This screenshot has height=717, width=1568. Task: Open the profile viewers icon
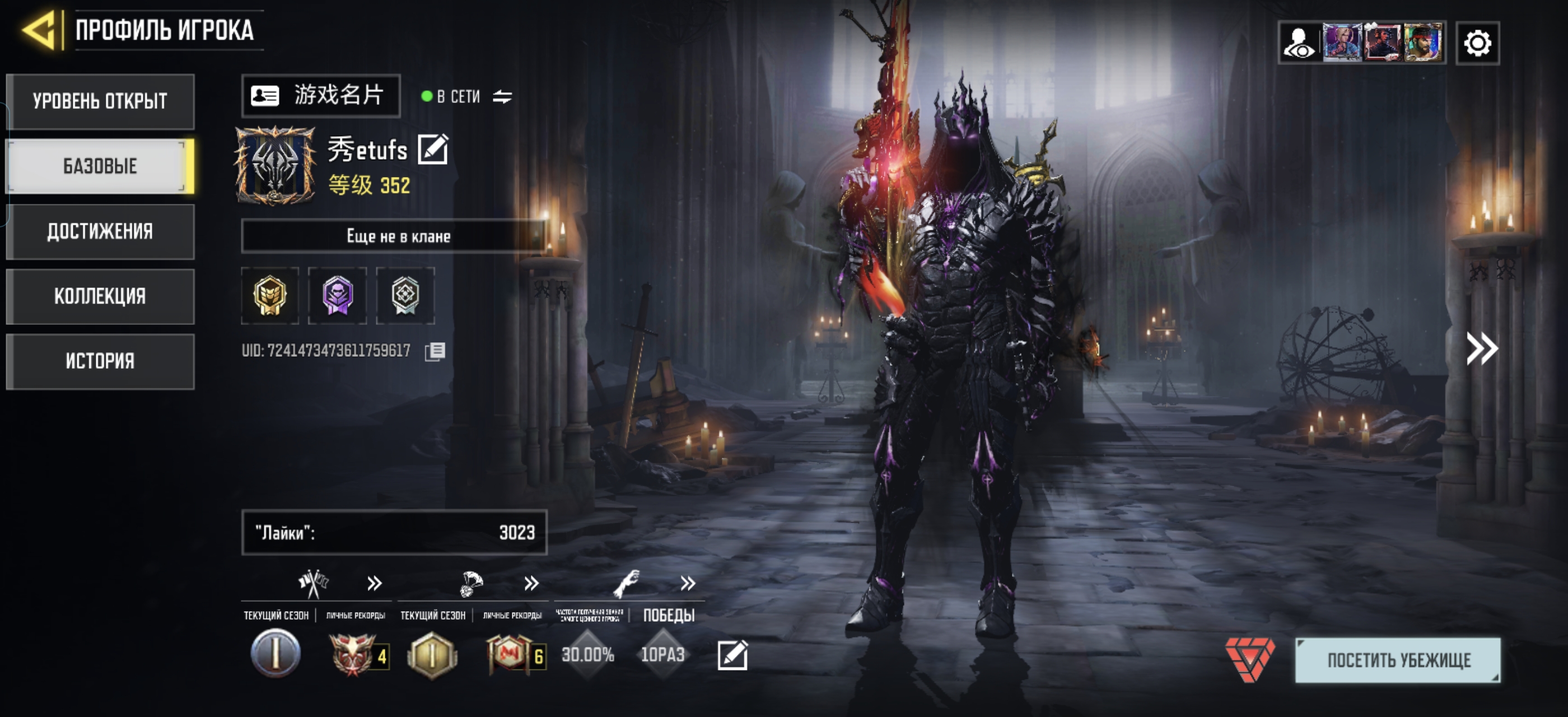pyautogui.click(x=1299, y=43)
